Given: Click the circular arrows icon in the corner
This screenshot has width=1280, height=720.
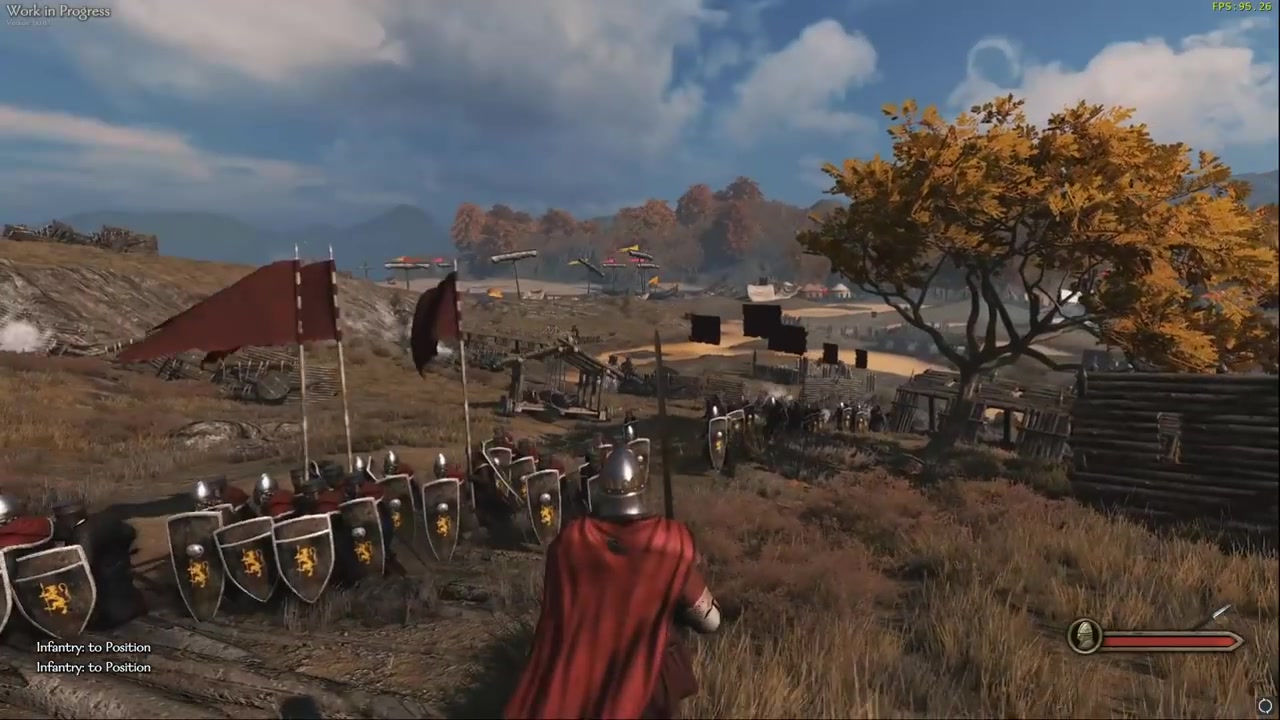Looking at the screenshot, I should 1265,706.
